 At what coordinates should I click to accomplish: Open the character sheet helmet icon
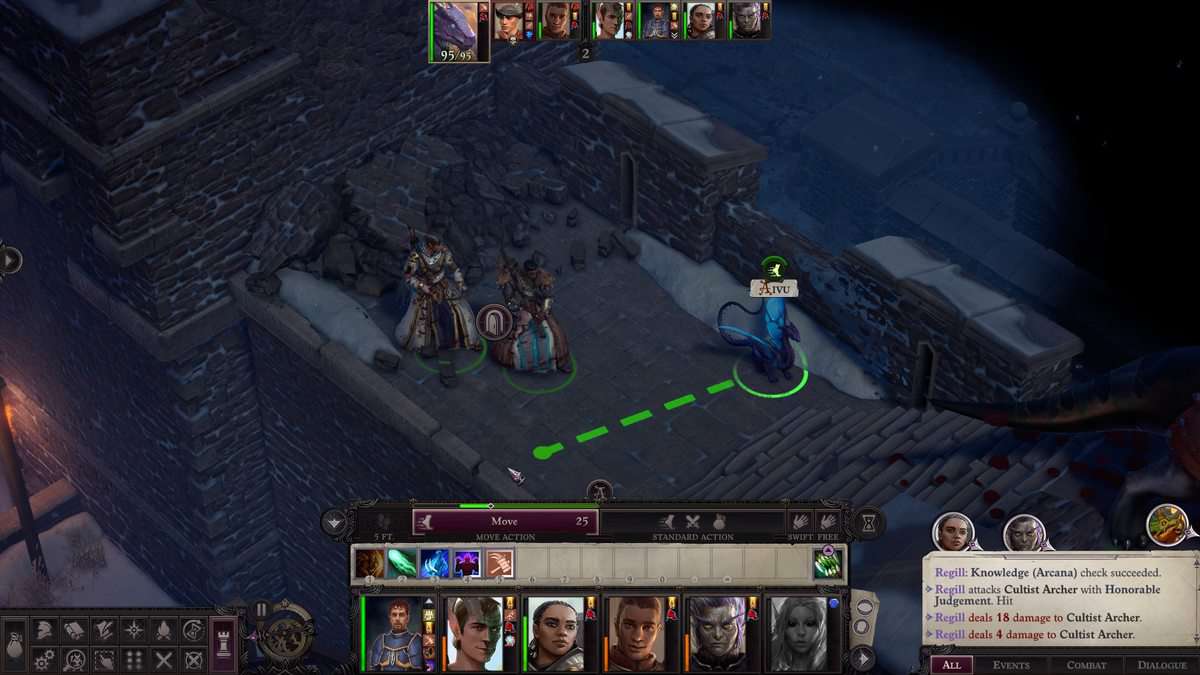coord(45,630)
